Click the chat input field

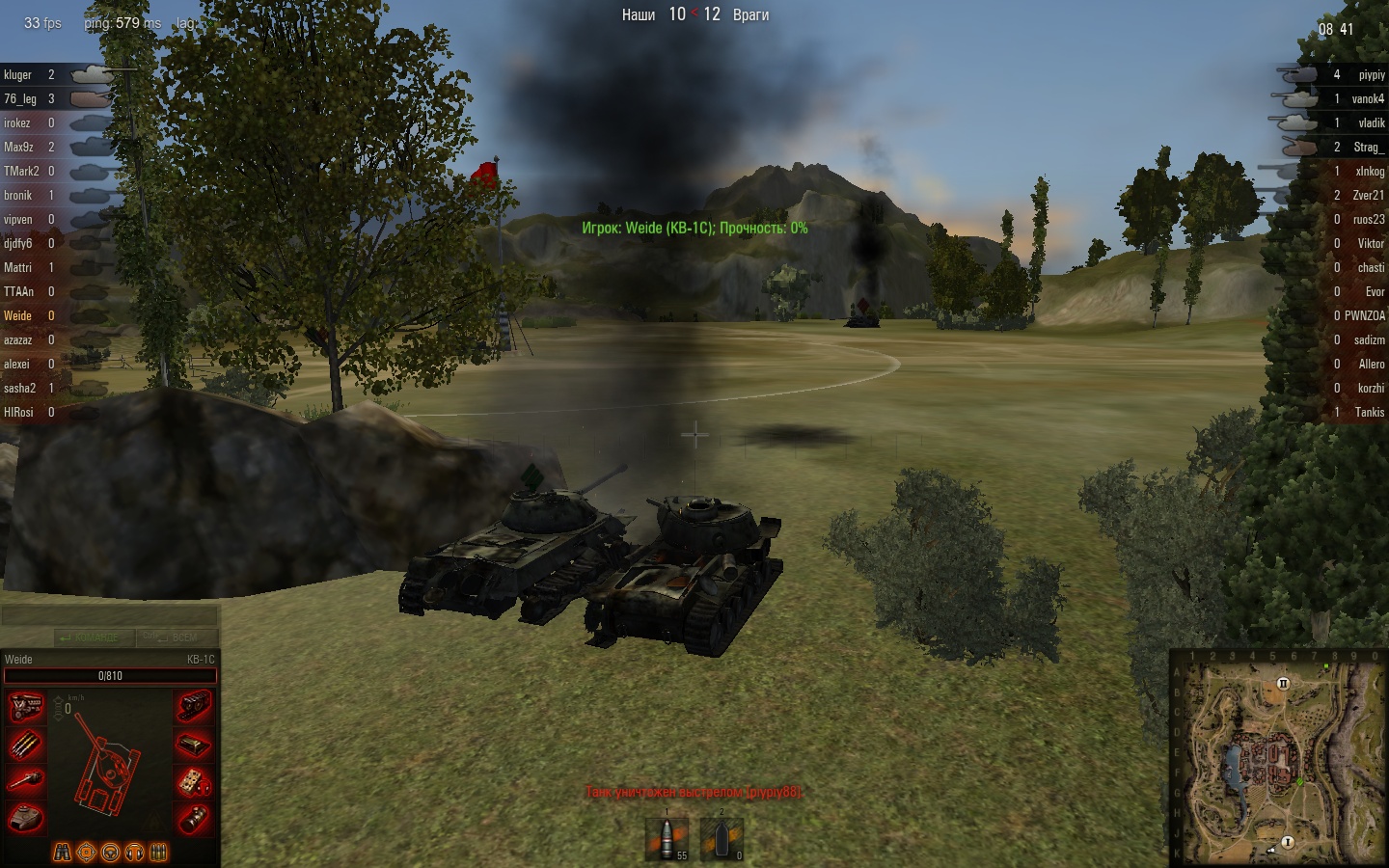109,616
